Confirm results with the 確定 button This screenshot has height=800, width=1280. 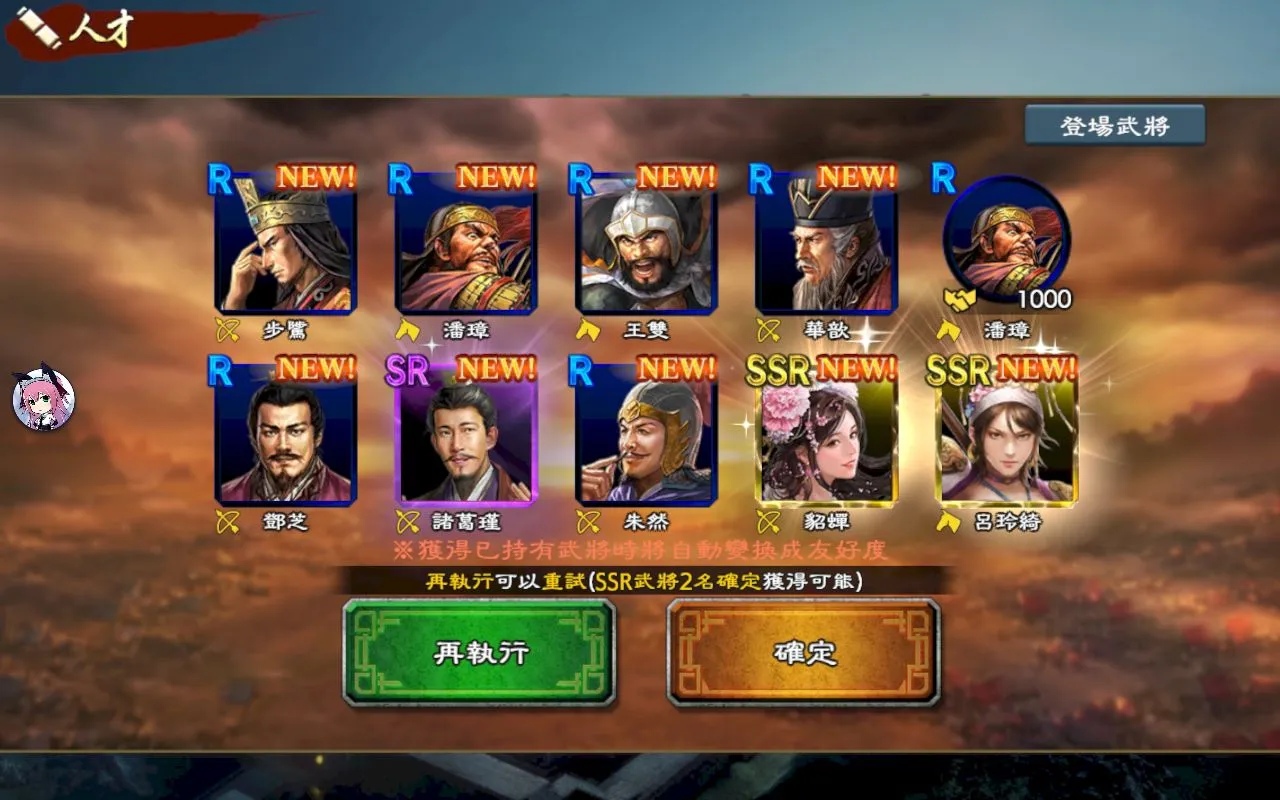coord(804,653)
